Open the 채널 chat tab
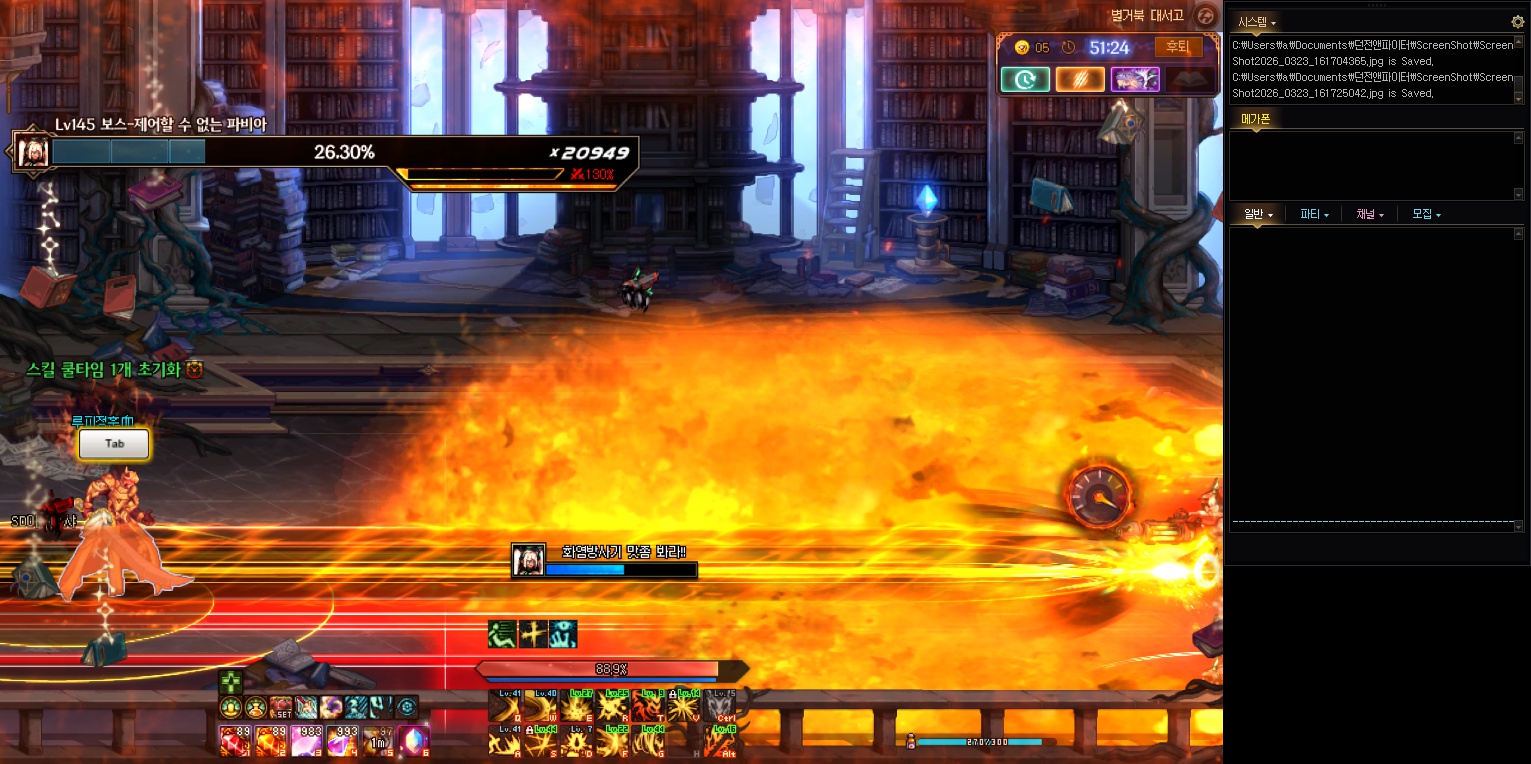Viewport: 1531px width, 764px height. pos(1370,214)
